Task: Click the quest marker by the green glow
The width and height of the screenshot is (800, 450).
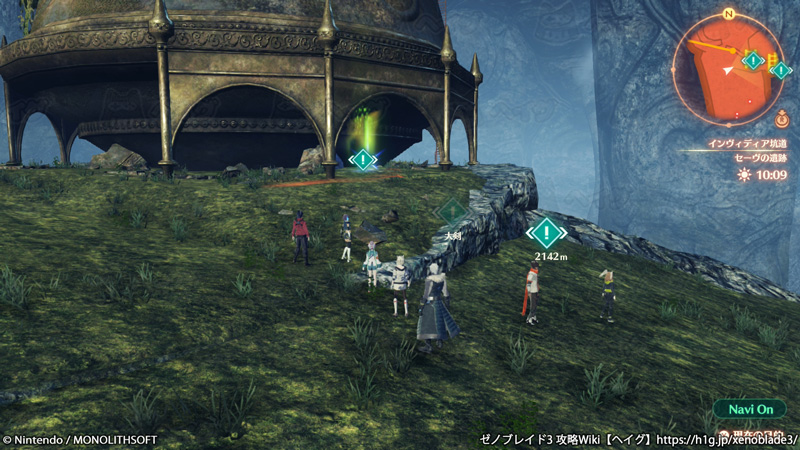Action: [364, 159]
